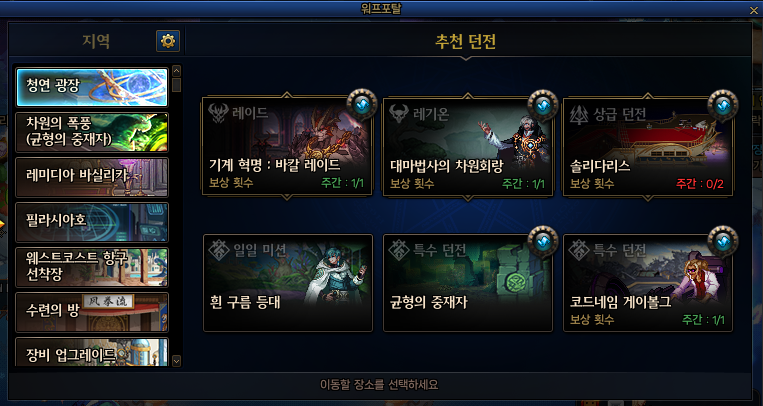Open the 솔리다리스 advanced dungeon card
The width and height of the screenshot is (763, 406).
click(648, 146)
